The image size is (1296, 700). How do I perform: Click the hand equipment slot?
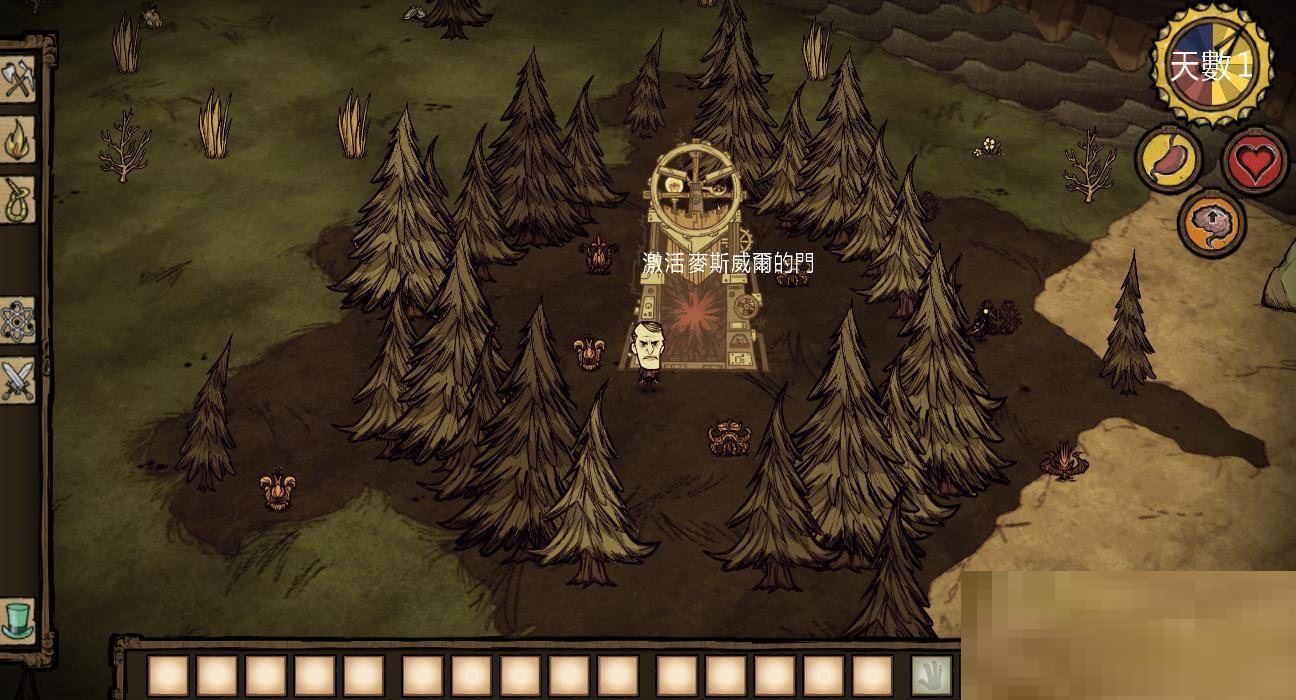click(932, 675)
